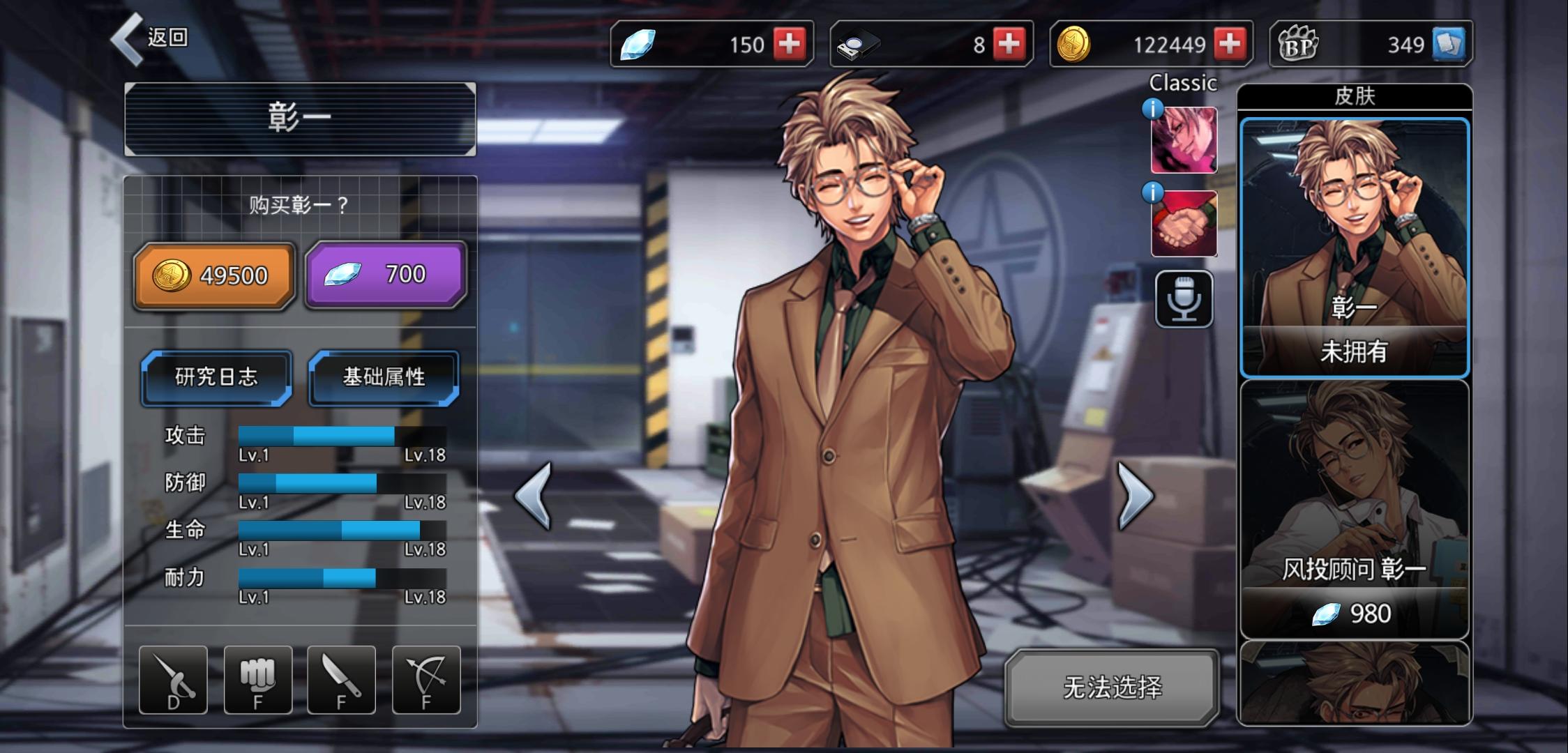The height and width of the screenshot is (753, 1568).
Task: Tap the info icon on the Classic thumbnail
Action: (x=1153, y=108)
